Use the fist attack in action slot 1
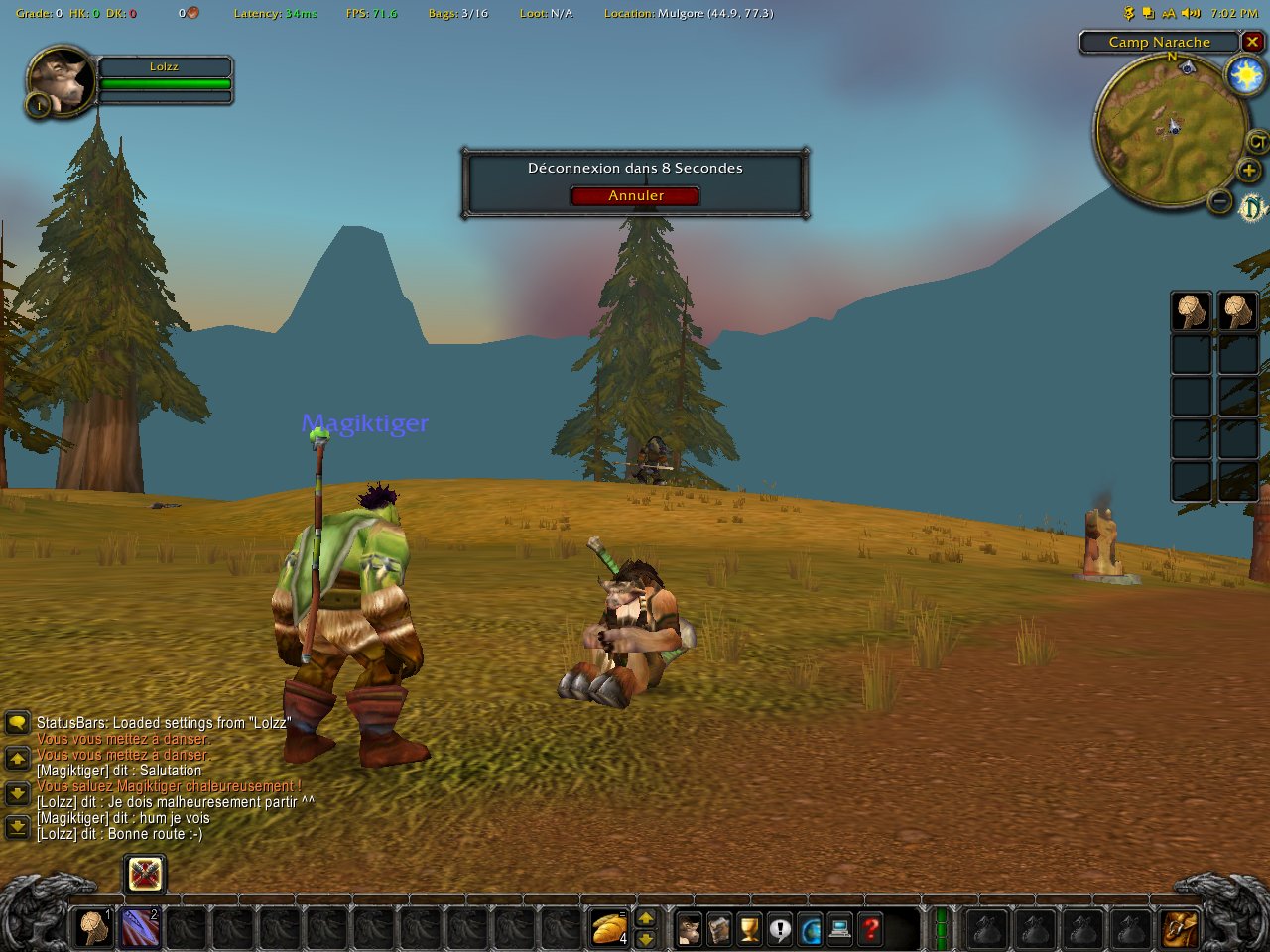The height and width of the screenshot is (952, 1270). (95, 929)
